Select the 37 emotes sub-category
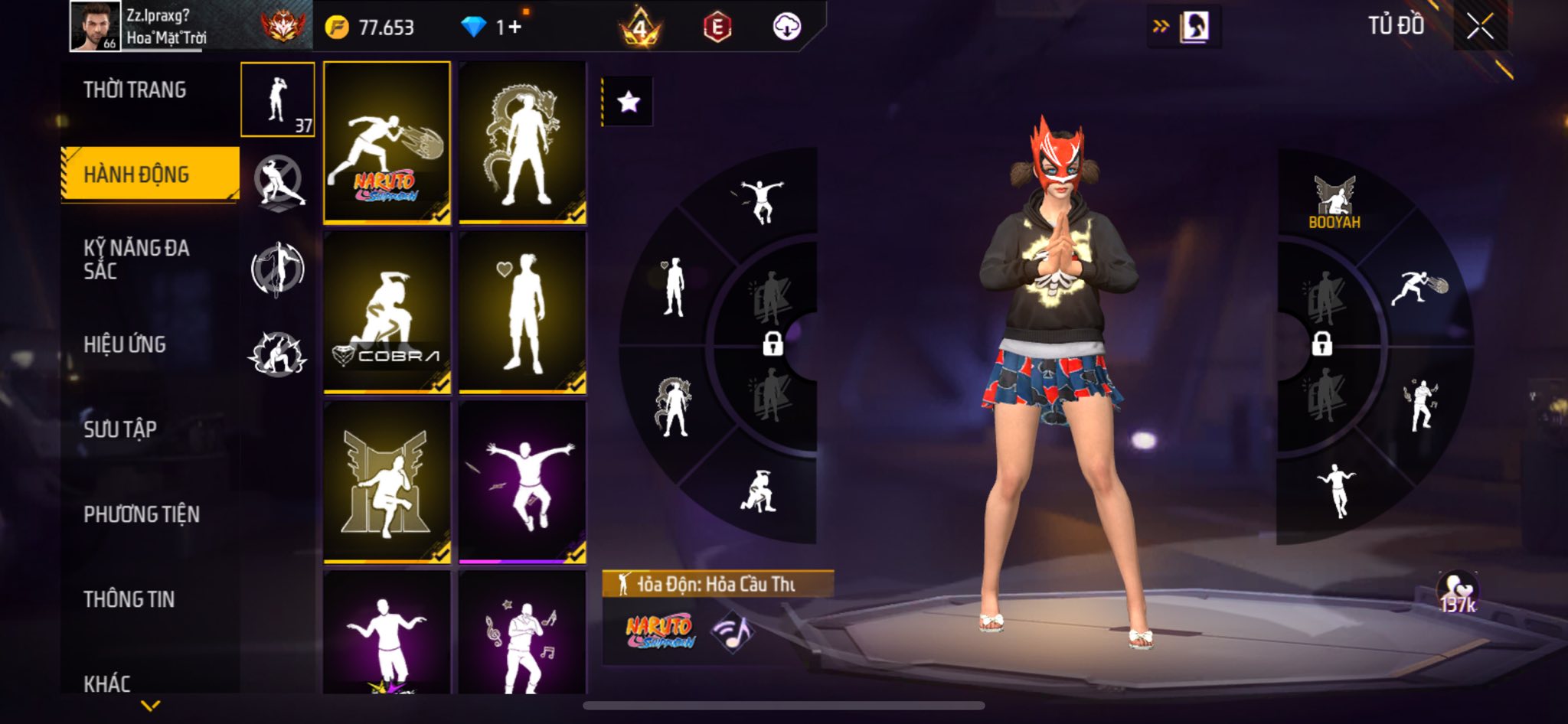 click(x=278, y=99)
